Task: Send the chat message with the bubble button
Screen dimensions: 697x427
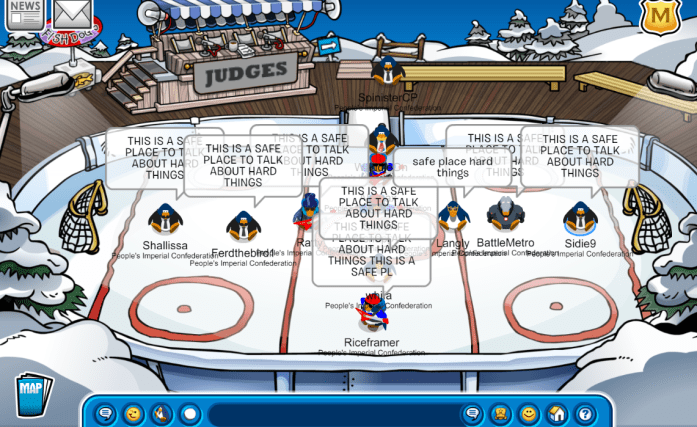Action: tap(472, 413)
